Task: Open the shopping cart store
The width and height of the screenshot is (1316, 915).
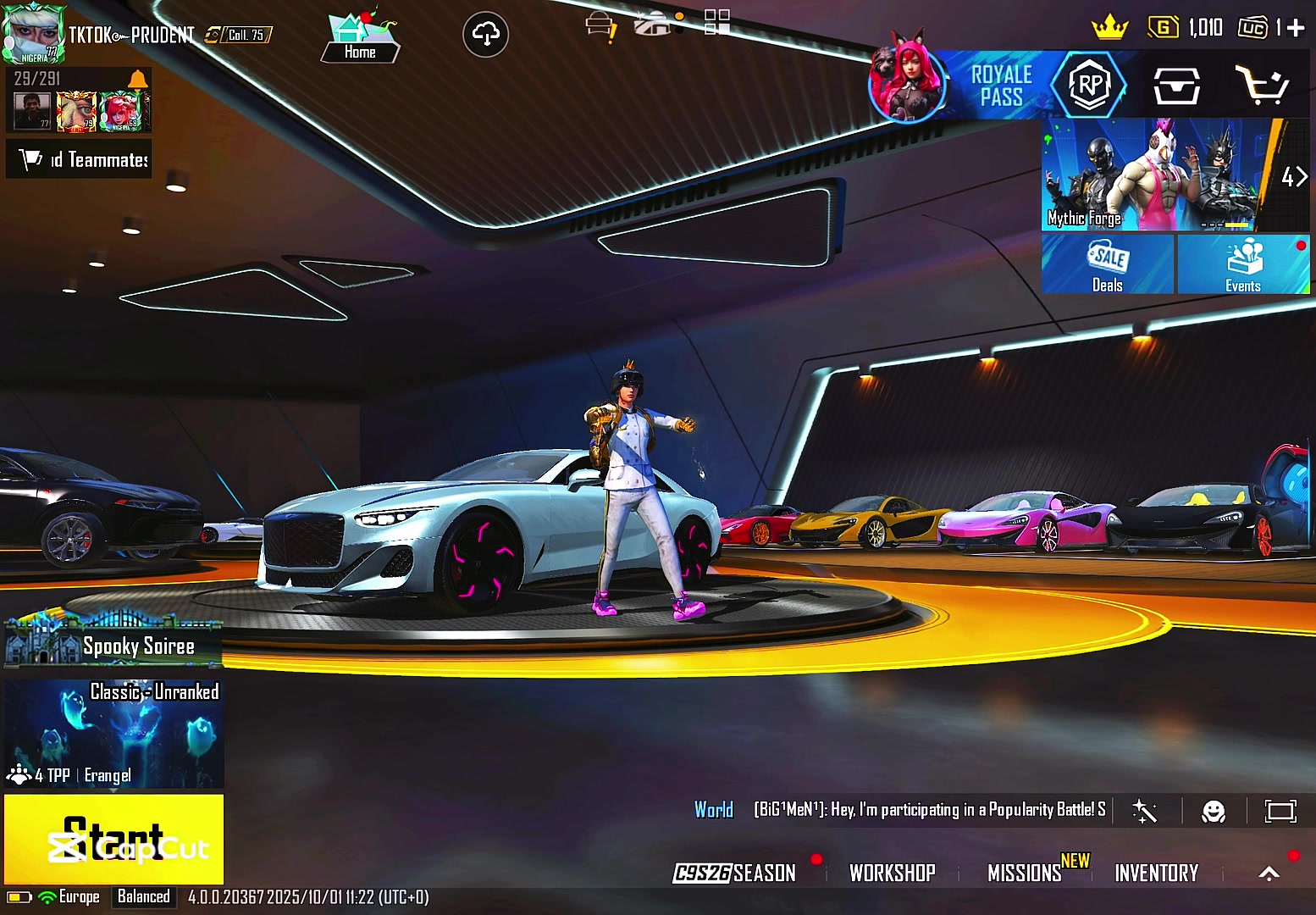Action: 1261,86
